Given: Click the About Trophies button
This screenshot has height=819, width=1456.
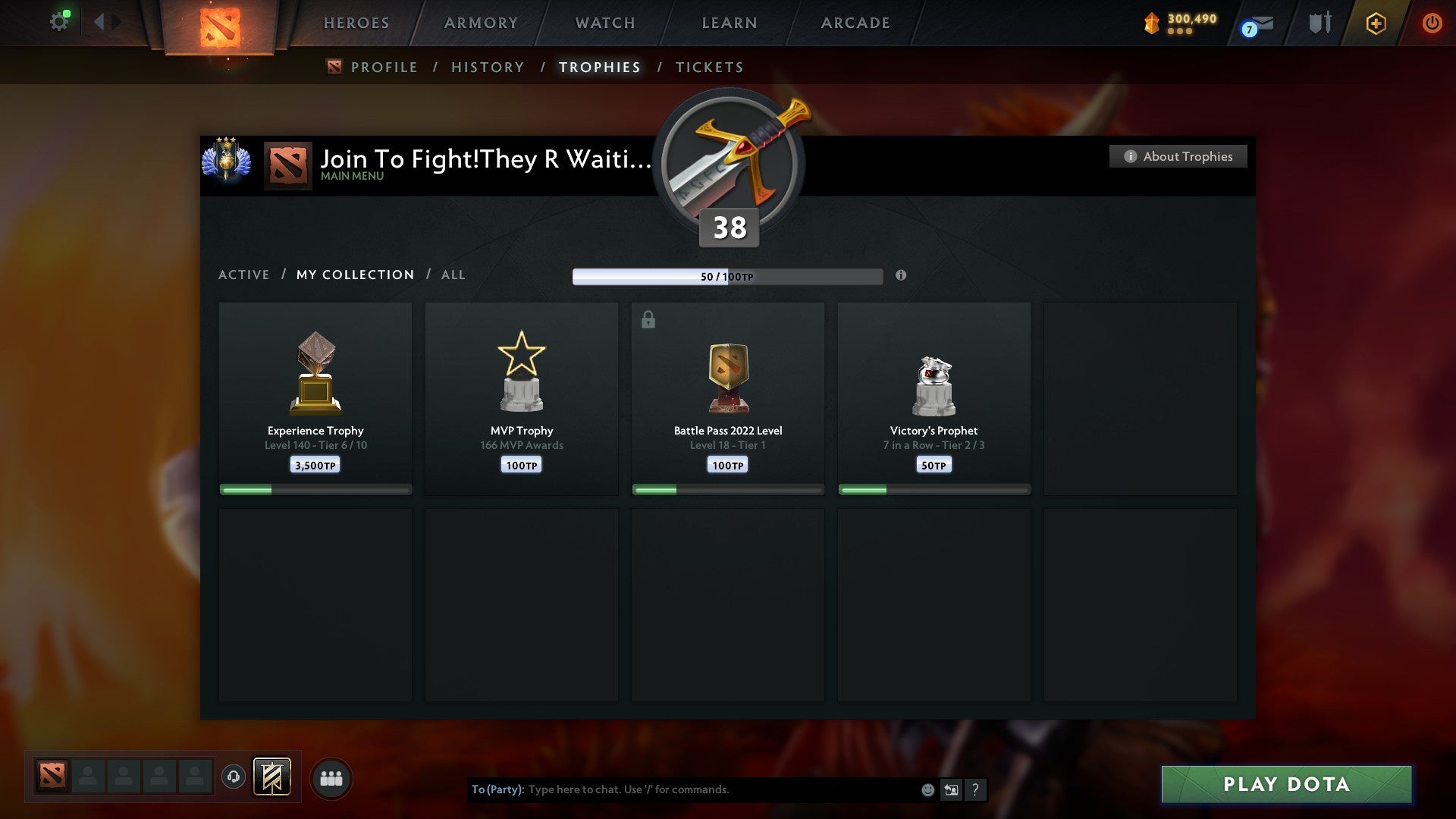Looking at the screenshot, I should [1178, 156].
